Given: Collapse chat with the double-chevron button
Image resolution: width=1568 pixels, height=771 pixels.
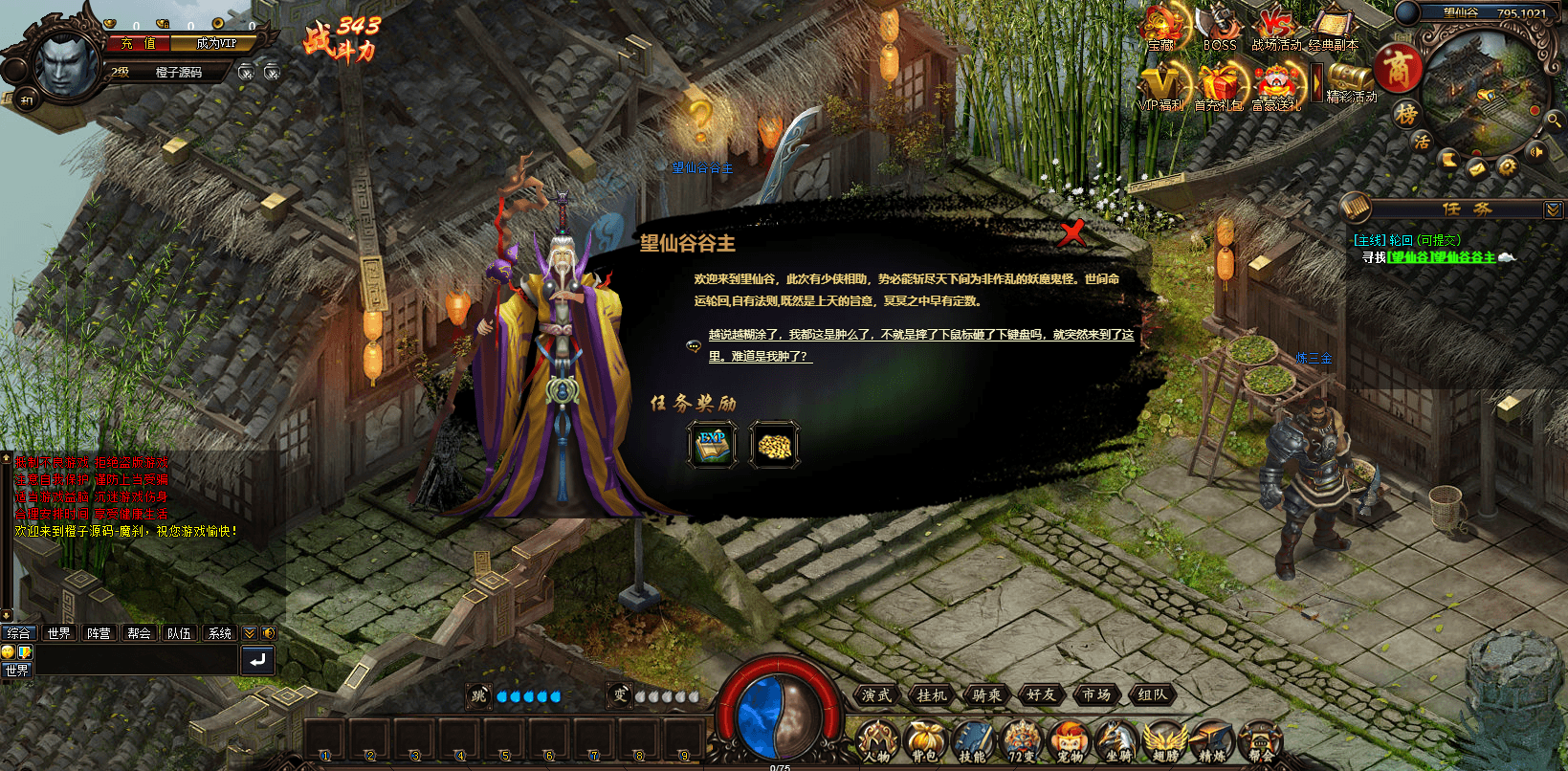Looking at the screenshot, I should pyautogui.click(x=248, y=632).
